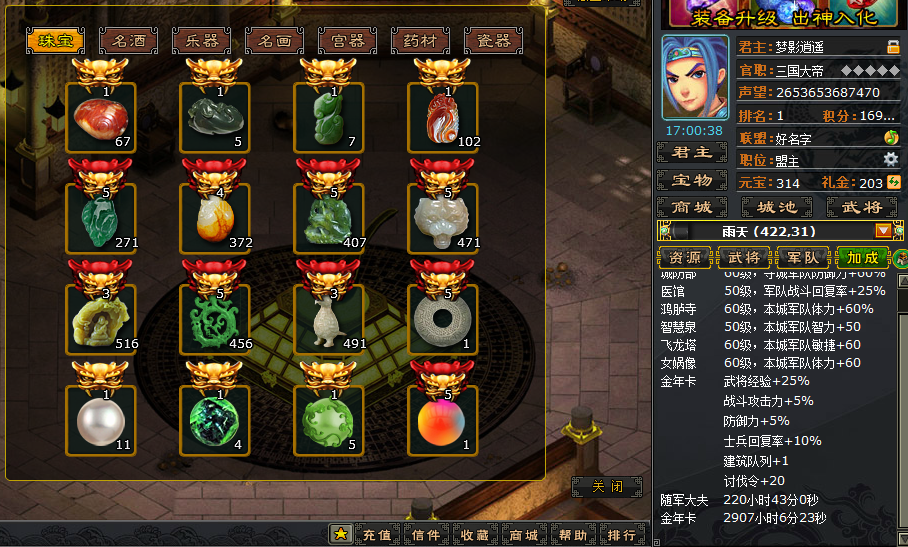Expand the 雨天 city dropdown arrow
The image size is (908, 547).
pyautogui.click(x=883, y=231)
